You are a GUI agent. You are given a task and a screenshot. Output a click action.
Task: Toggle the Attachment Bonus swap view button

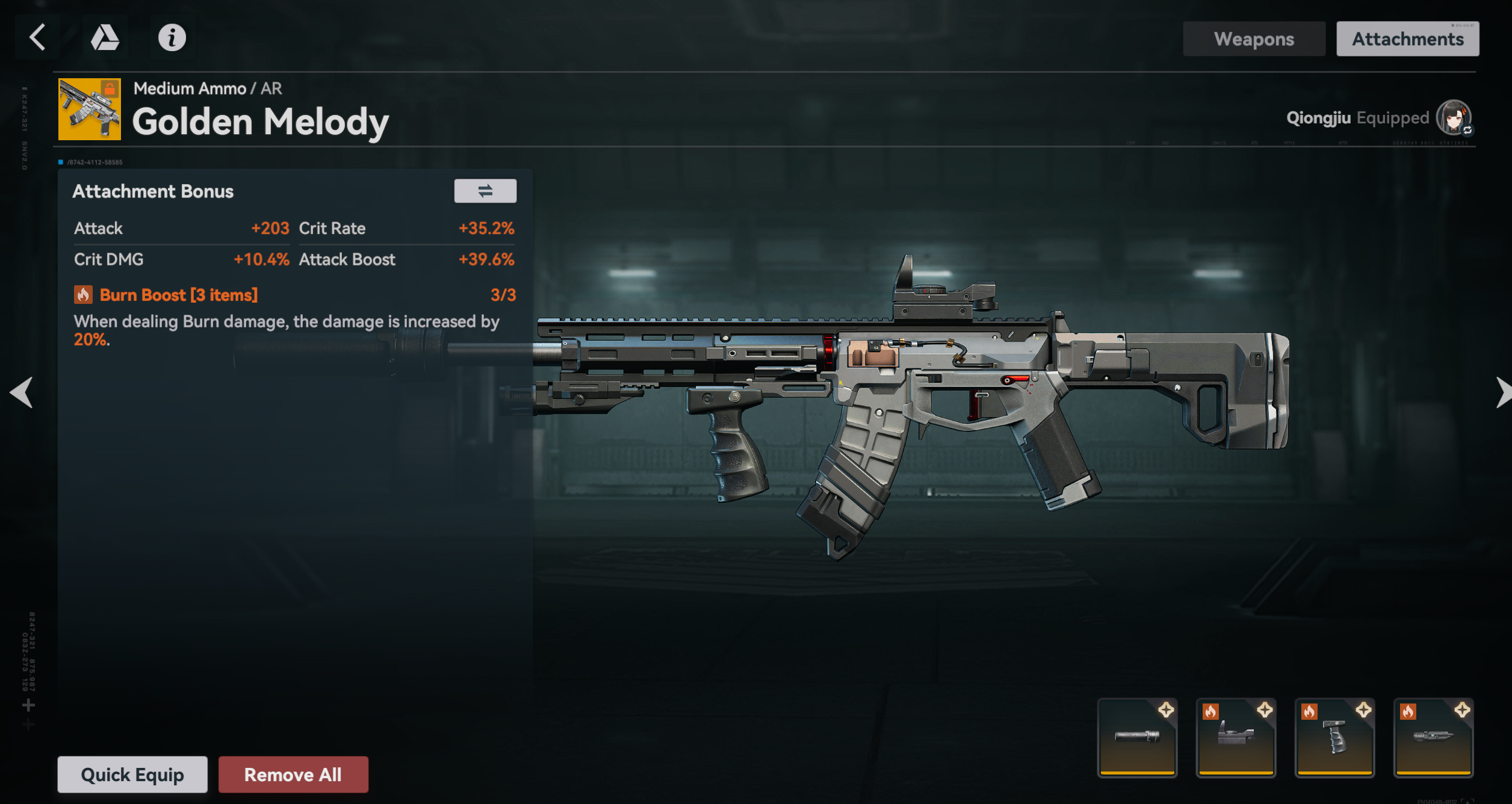pyautogui.click(x=485, y=191)
